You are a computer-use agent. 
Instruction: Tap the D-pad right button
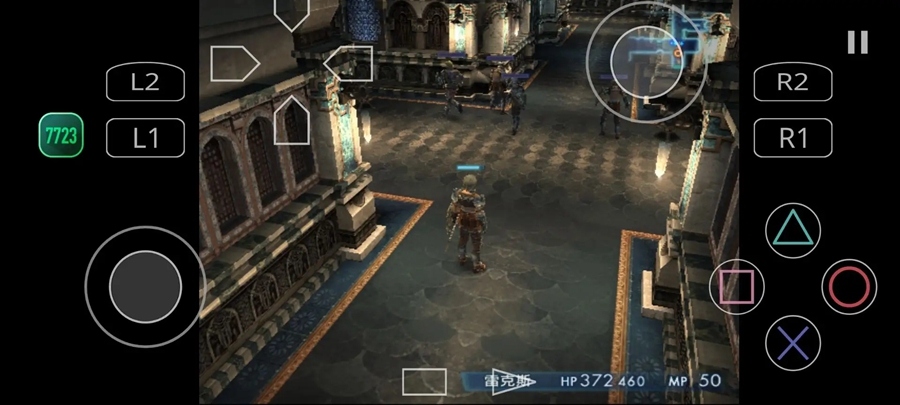pos(349,64)
